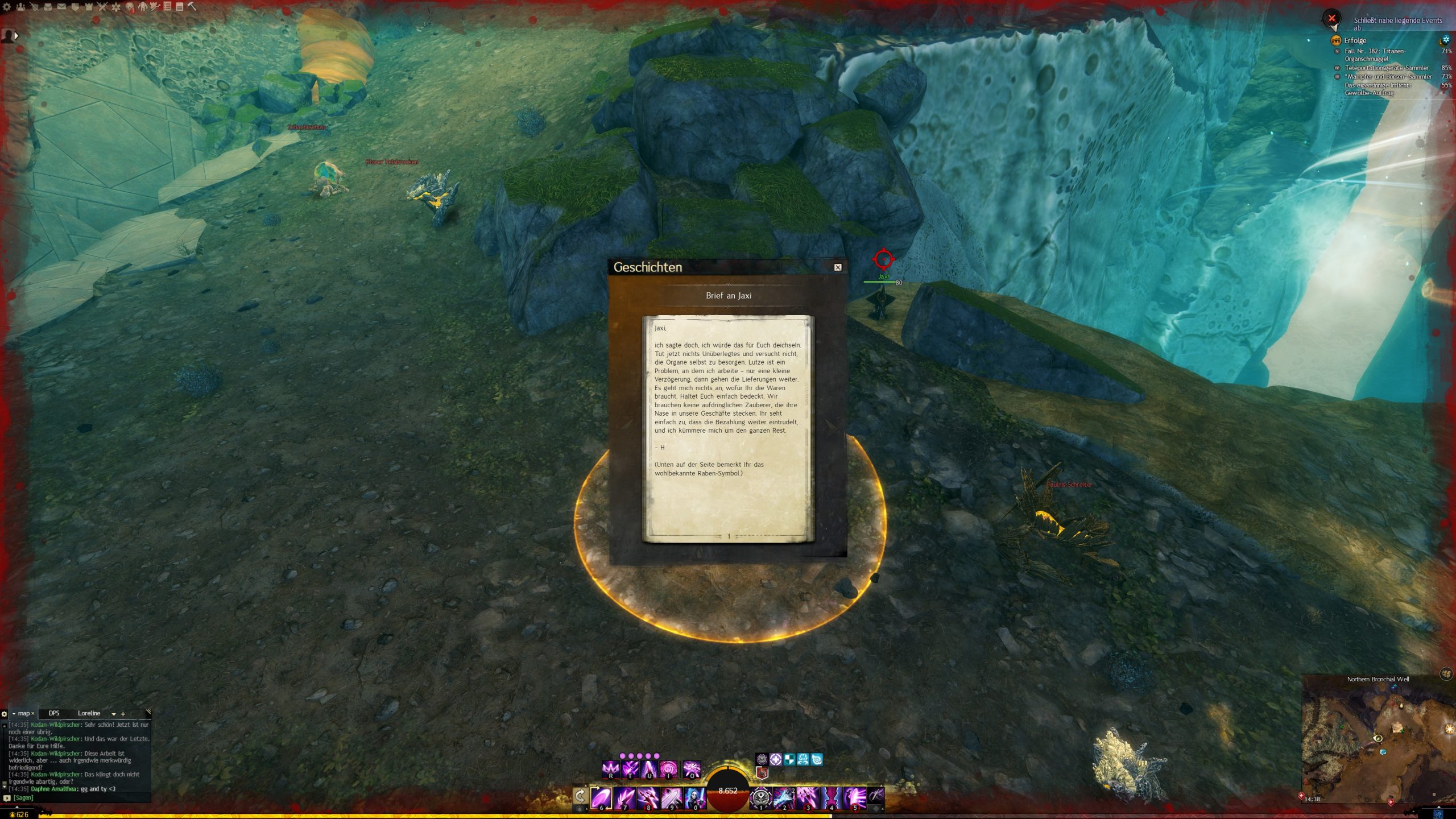The image size is (1456, 819).
Task: Close the Geschichten letter window
Action: (x=837, y=267)
